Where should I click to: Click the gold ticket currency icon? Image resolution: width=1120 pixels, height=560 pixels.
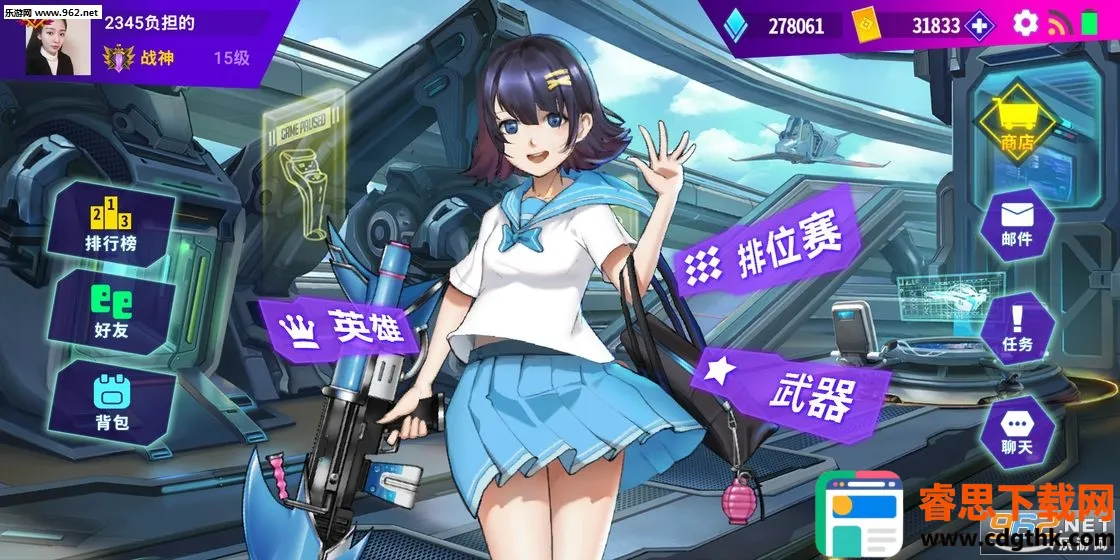[x=865, y=25]
